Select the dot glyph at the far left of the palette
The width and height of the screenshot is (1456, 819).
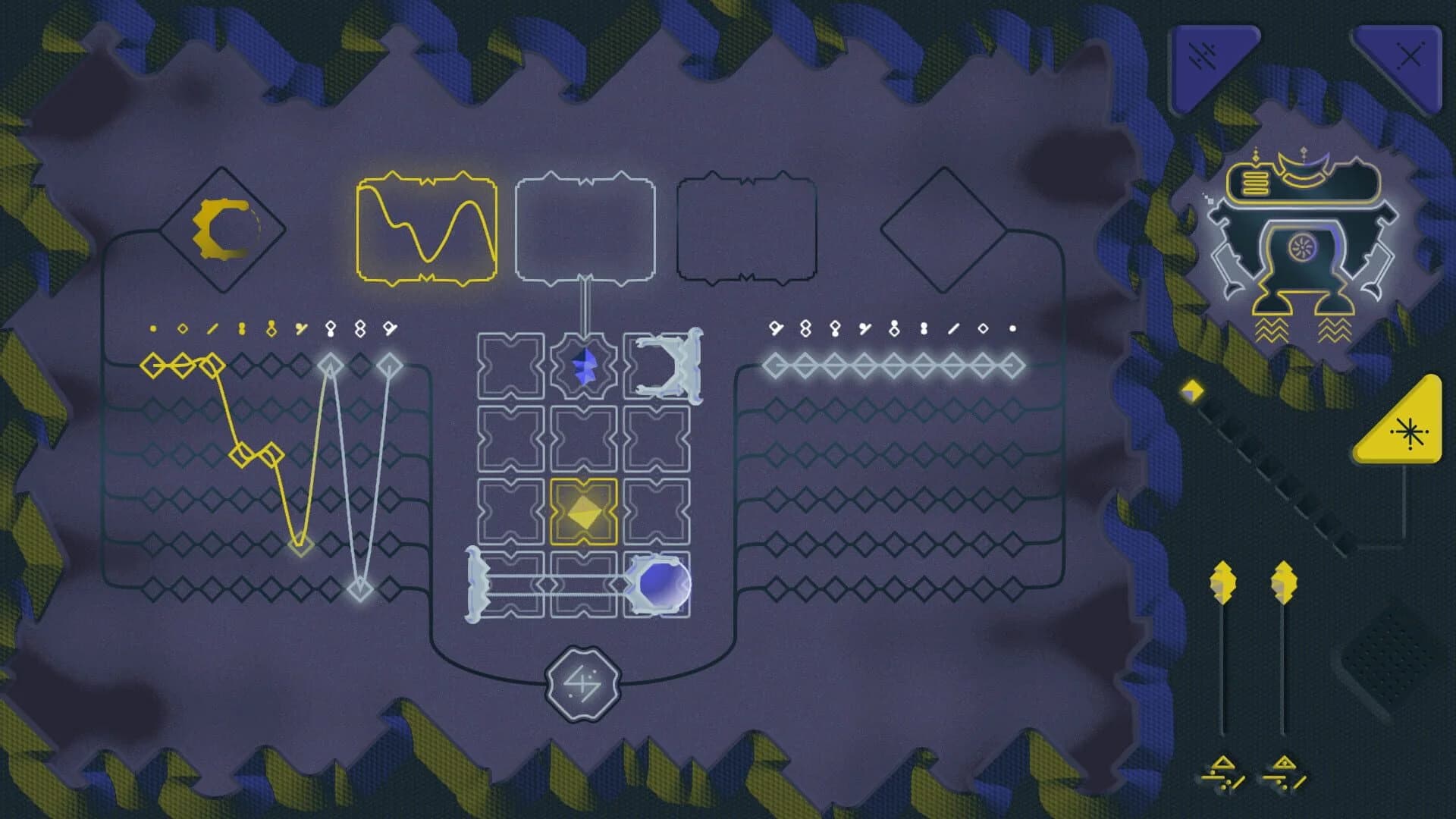153,328
